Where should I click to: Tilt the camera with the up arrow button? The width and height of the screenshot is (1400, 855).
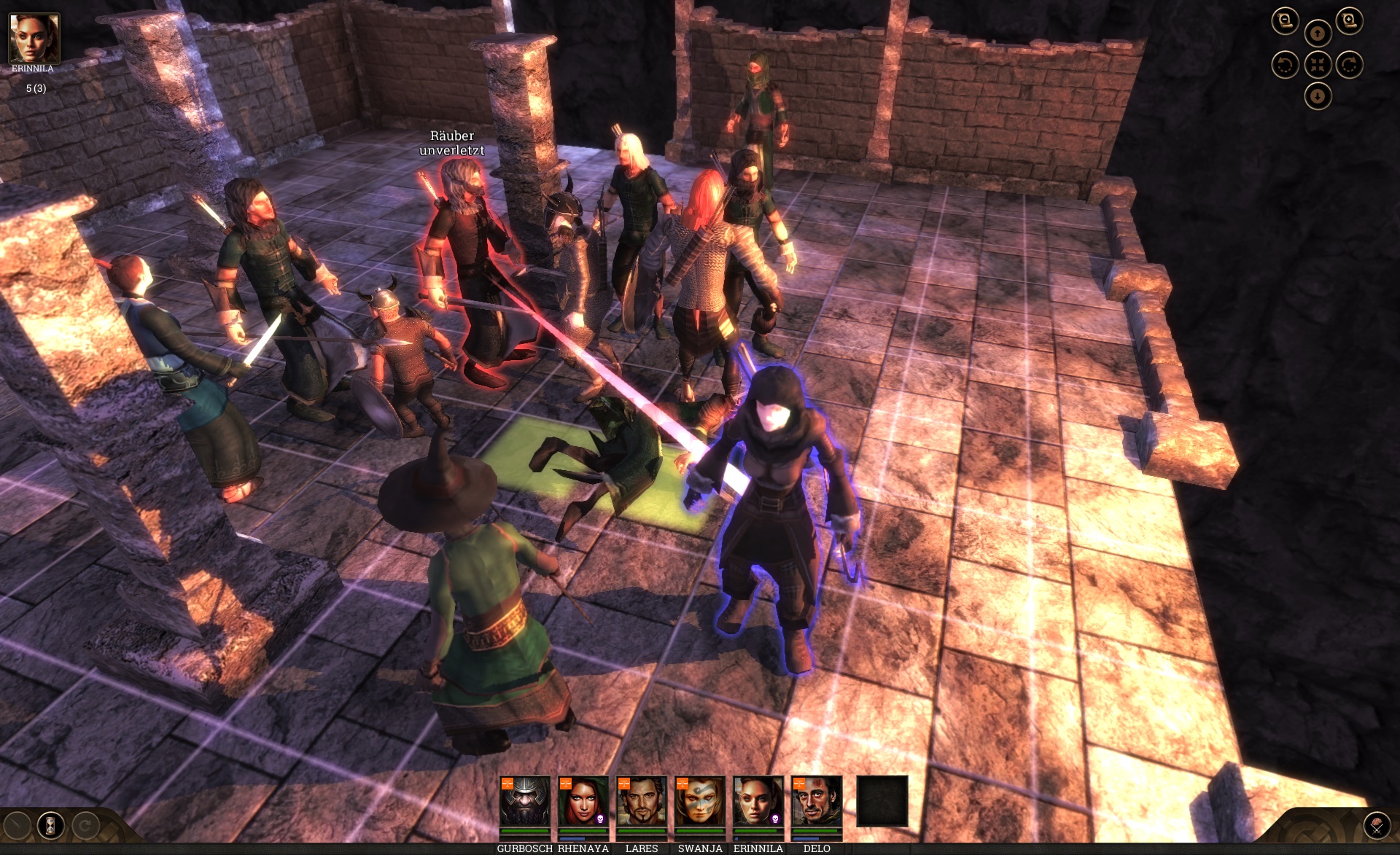click(x=1317, y=33)
